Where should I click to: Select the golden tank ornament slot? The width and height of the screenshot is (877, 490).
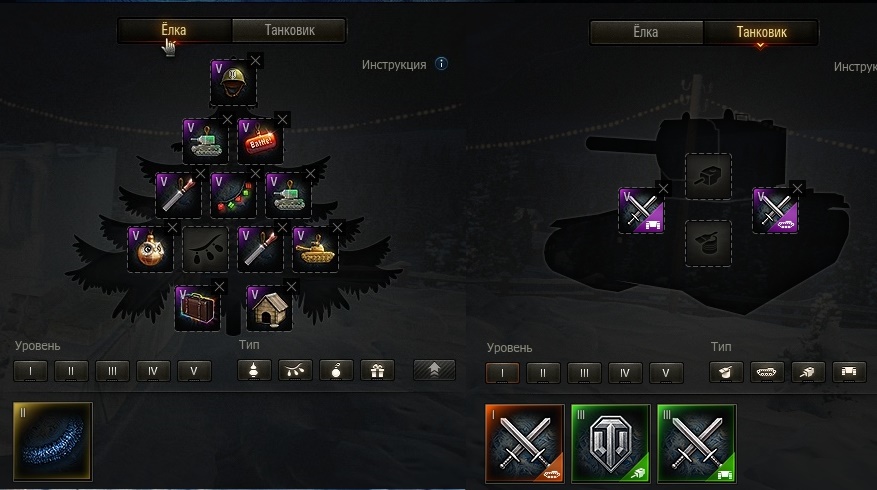[x=315, y=249]
